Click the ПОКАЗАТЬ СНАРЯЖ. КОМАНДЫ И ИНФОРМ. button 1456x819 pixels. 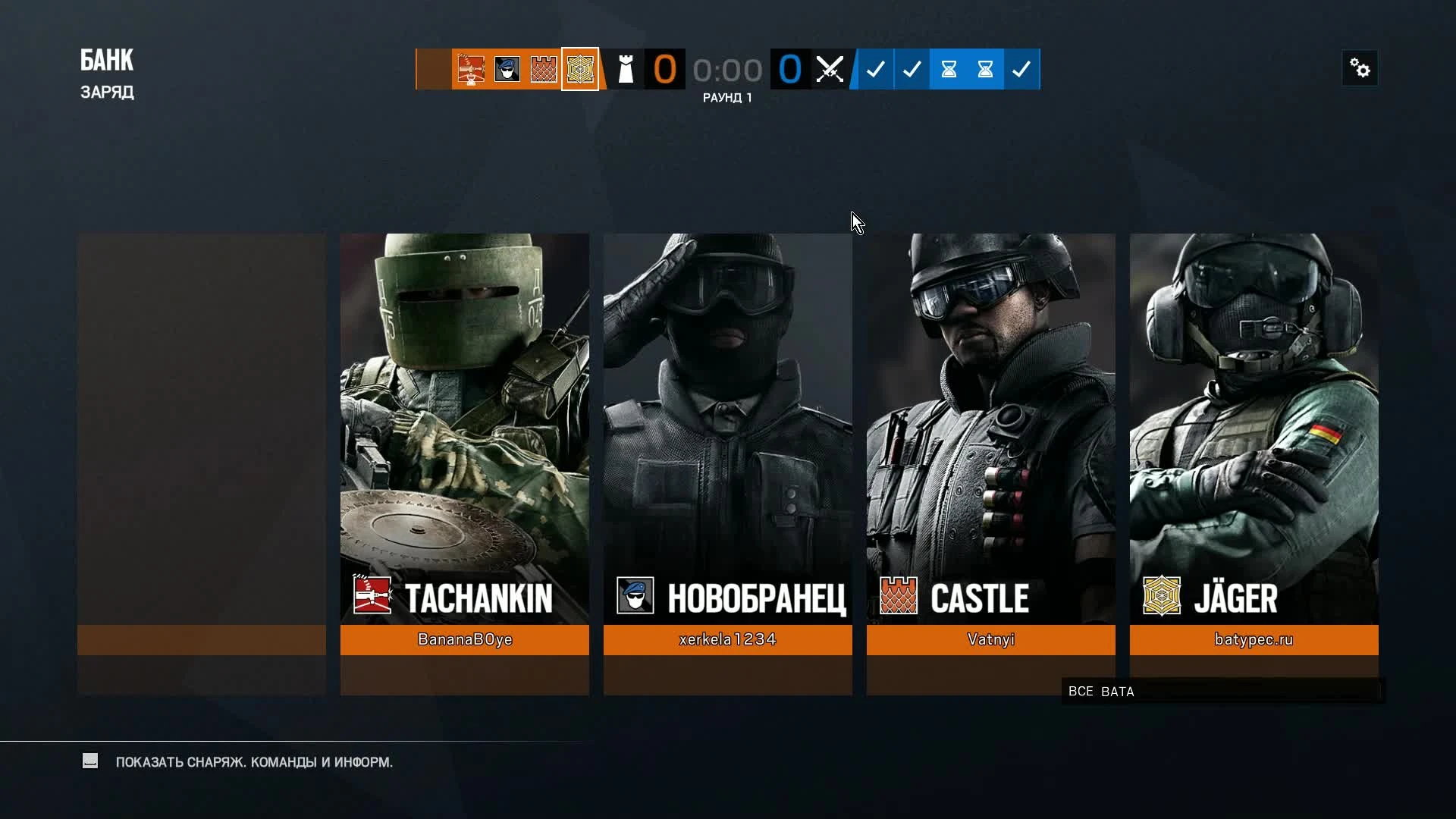point(253,762)
